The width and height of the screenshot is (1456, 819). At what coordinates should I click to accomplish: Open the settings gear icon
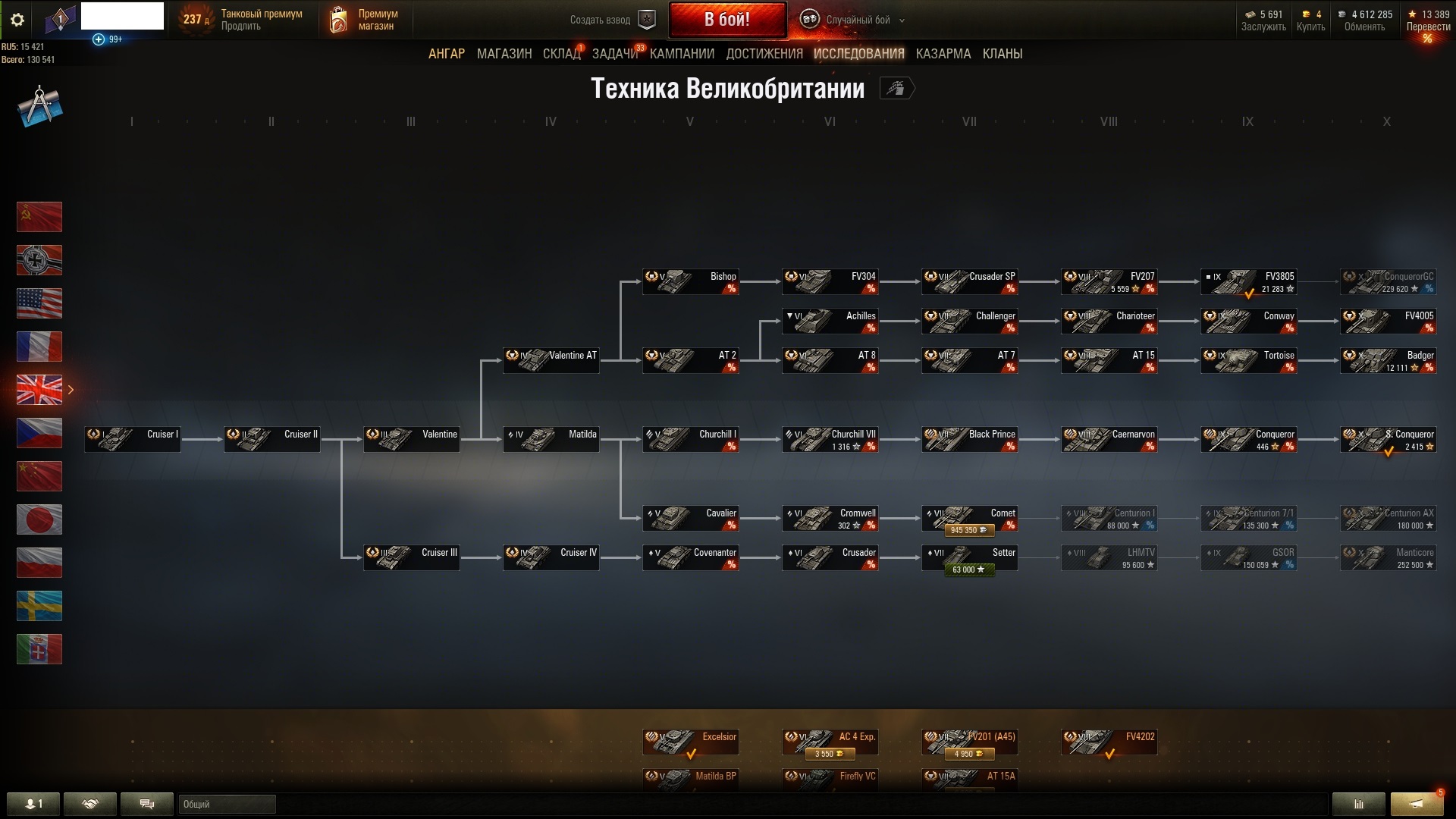(x=17, y=20)
